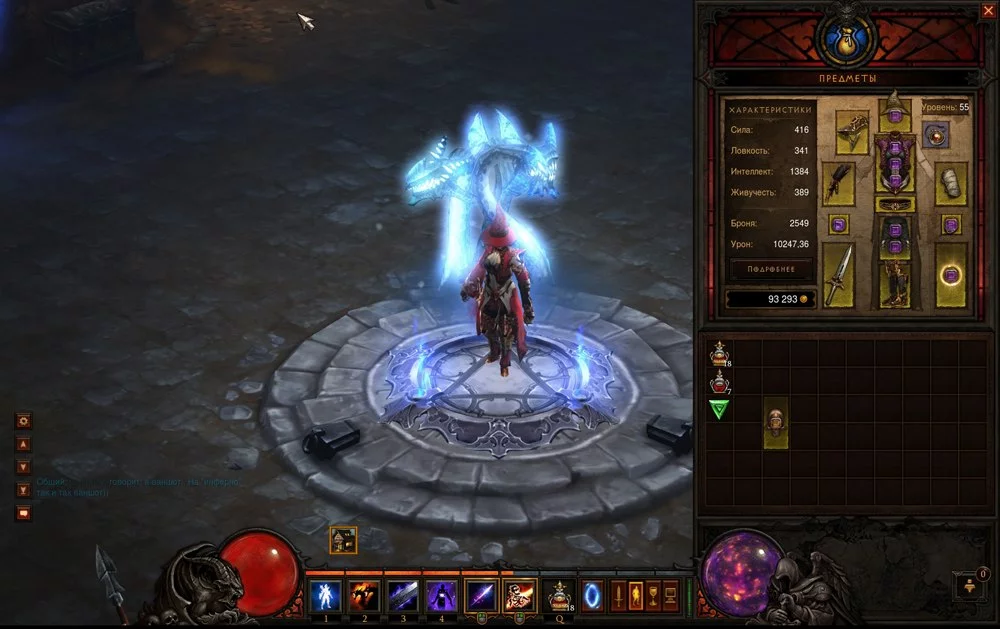This screenshot has height=629, width=1000.
Task: Activate the blue town portal icon
Action: pyautogui.click(x=592, y=596)
